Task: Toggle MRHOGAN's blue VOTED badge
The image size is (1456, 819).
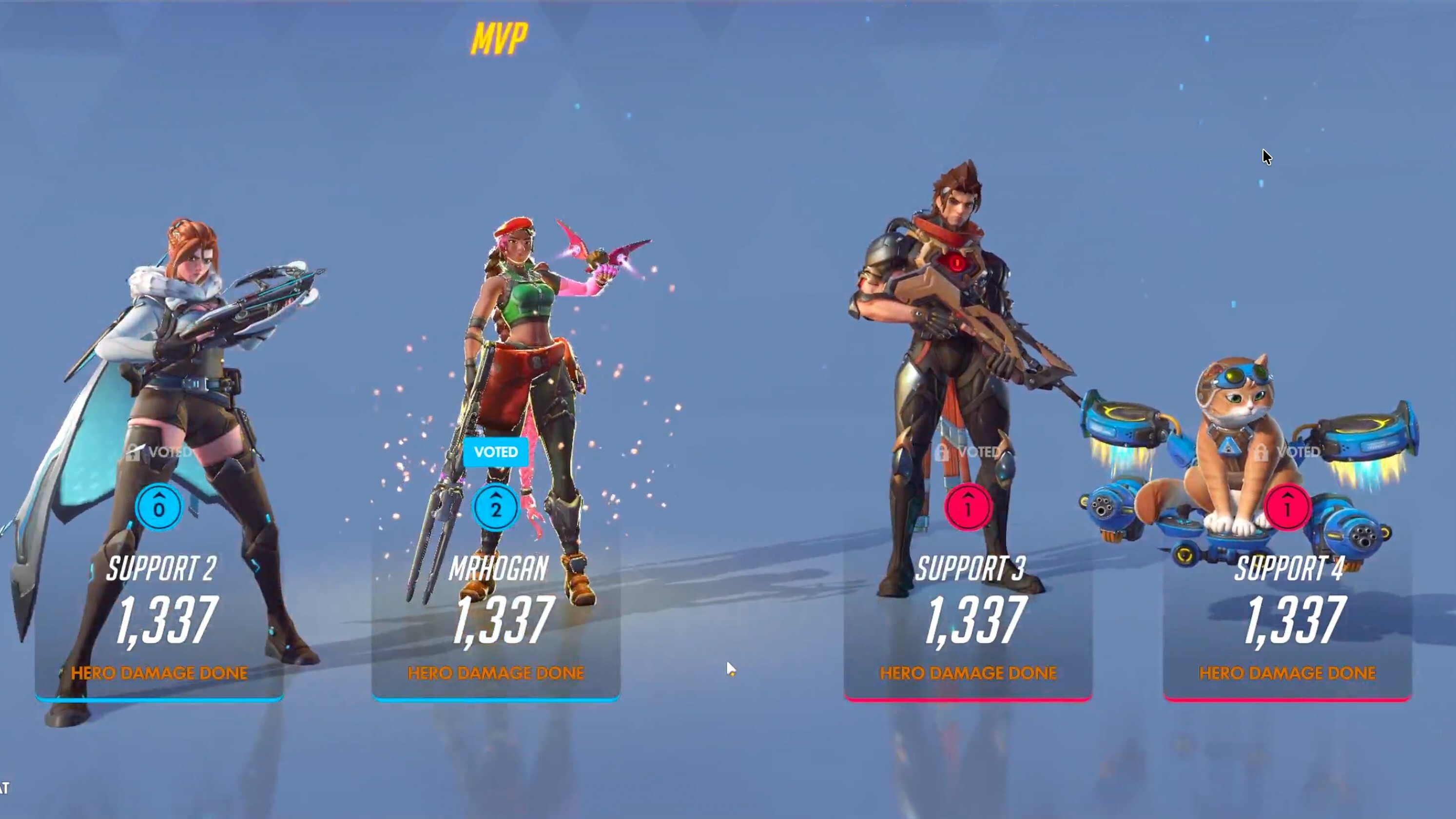Action: point(496,451)
